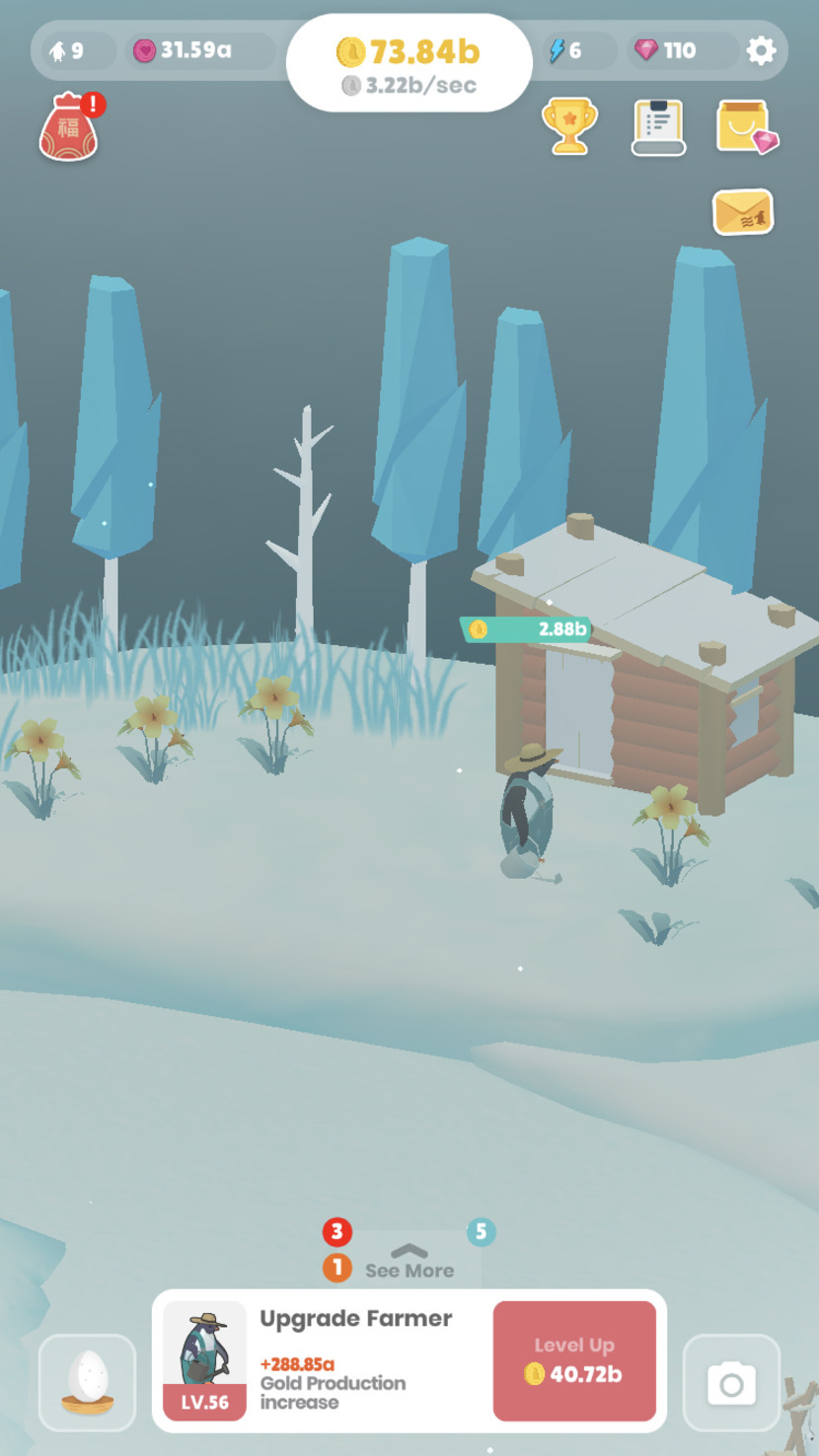This screenshot has width=819, height=1456.
Task: Tap the pink gem counter
Action: pos(666,50)
